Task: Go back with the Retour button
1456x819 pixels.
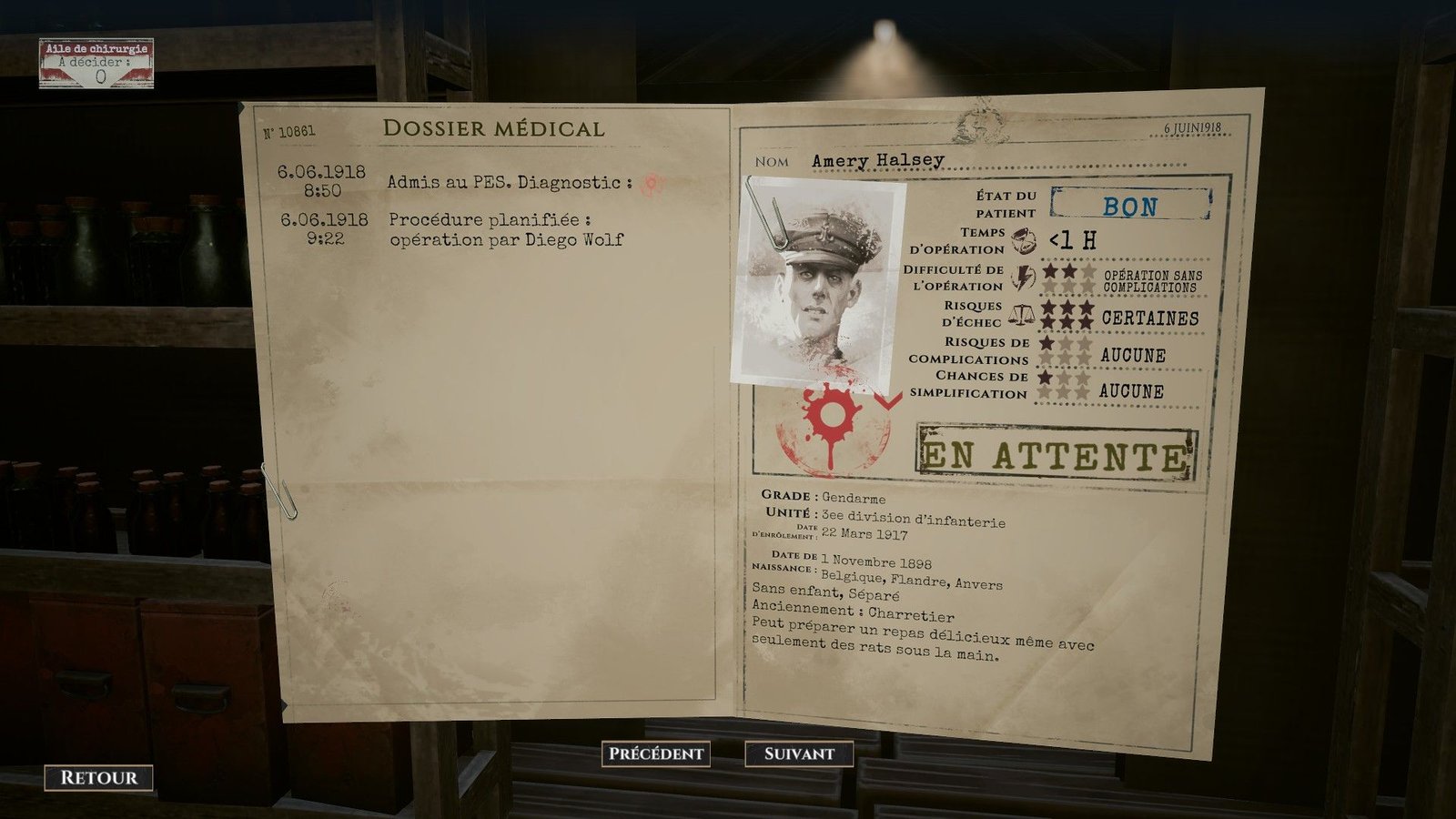Action: point(98,778)
